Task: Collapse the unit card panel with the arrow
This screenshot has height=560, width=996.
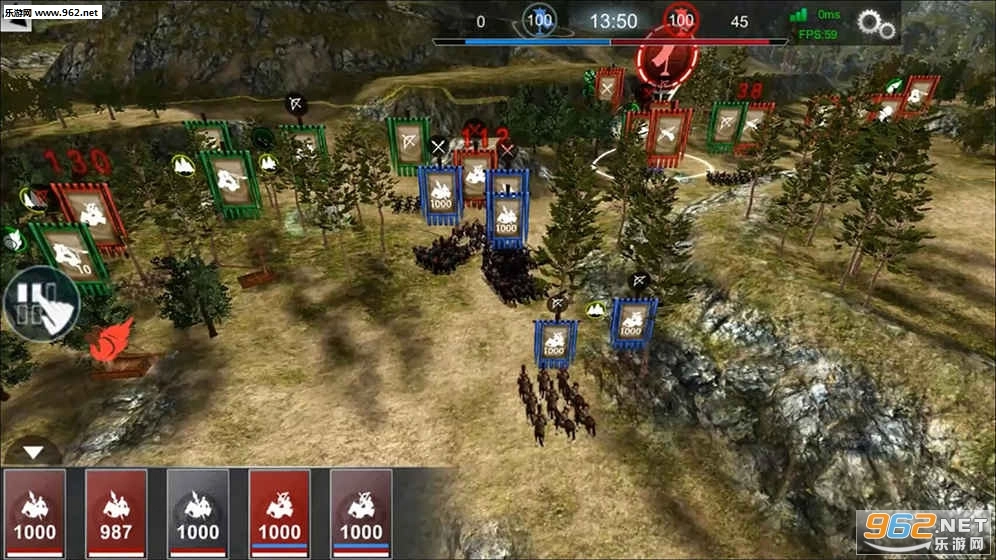Action: tap(35, 452)
